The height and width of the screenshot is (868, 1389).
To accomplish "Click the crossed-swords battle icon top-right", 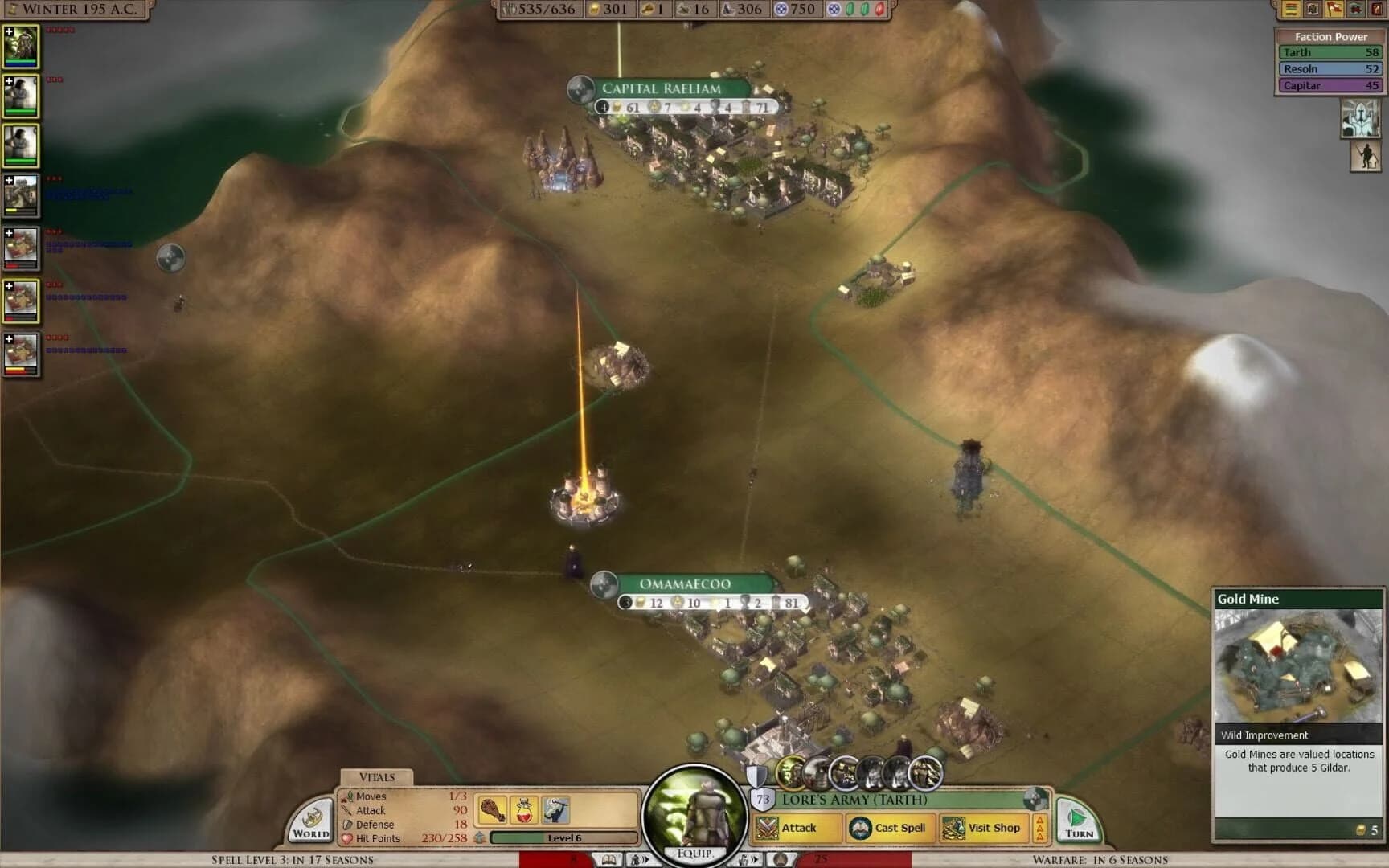I will 1357,10.
